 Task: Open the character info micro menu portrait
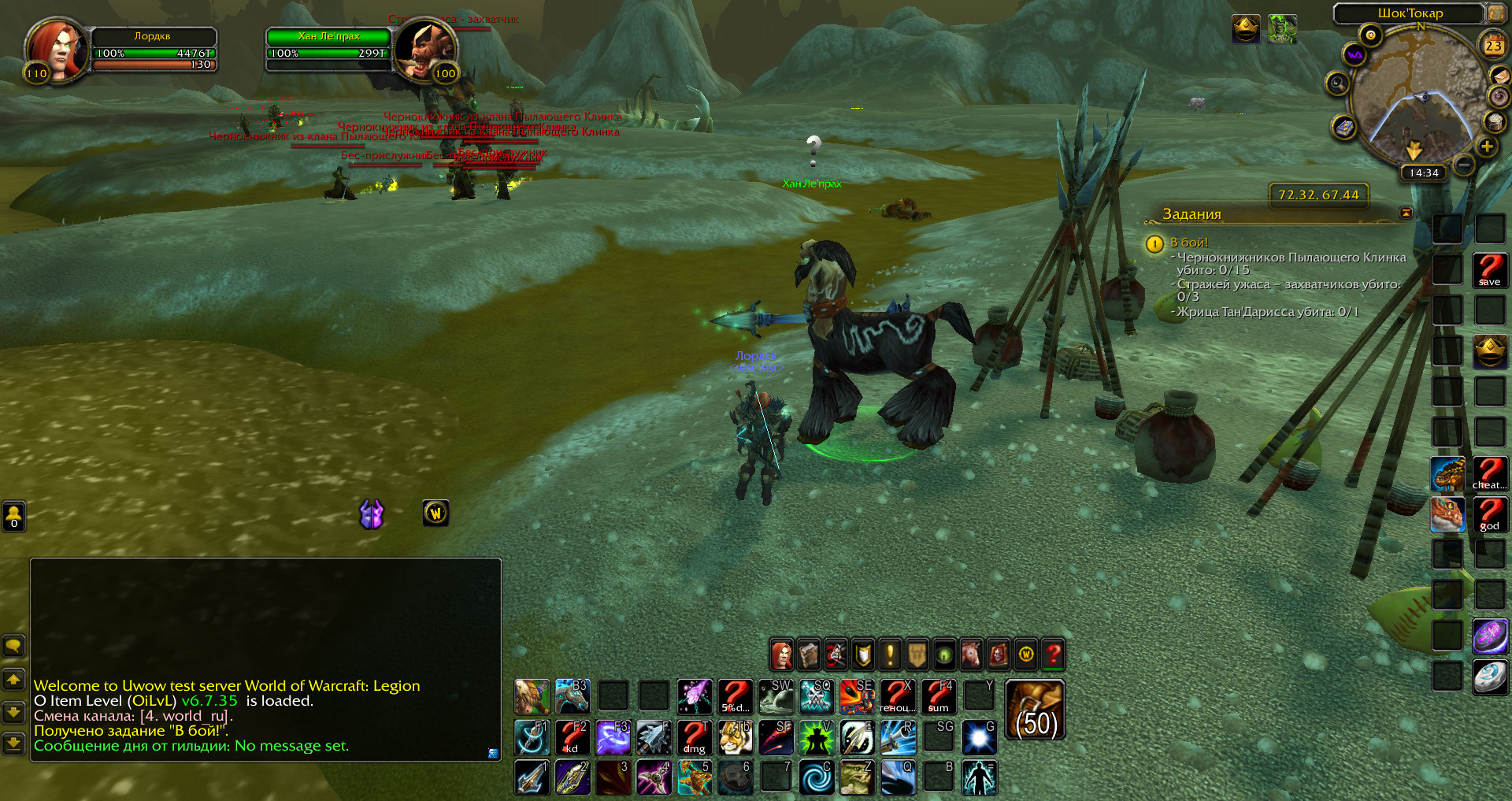click(x=781, y=654)
